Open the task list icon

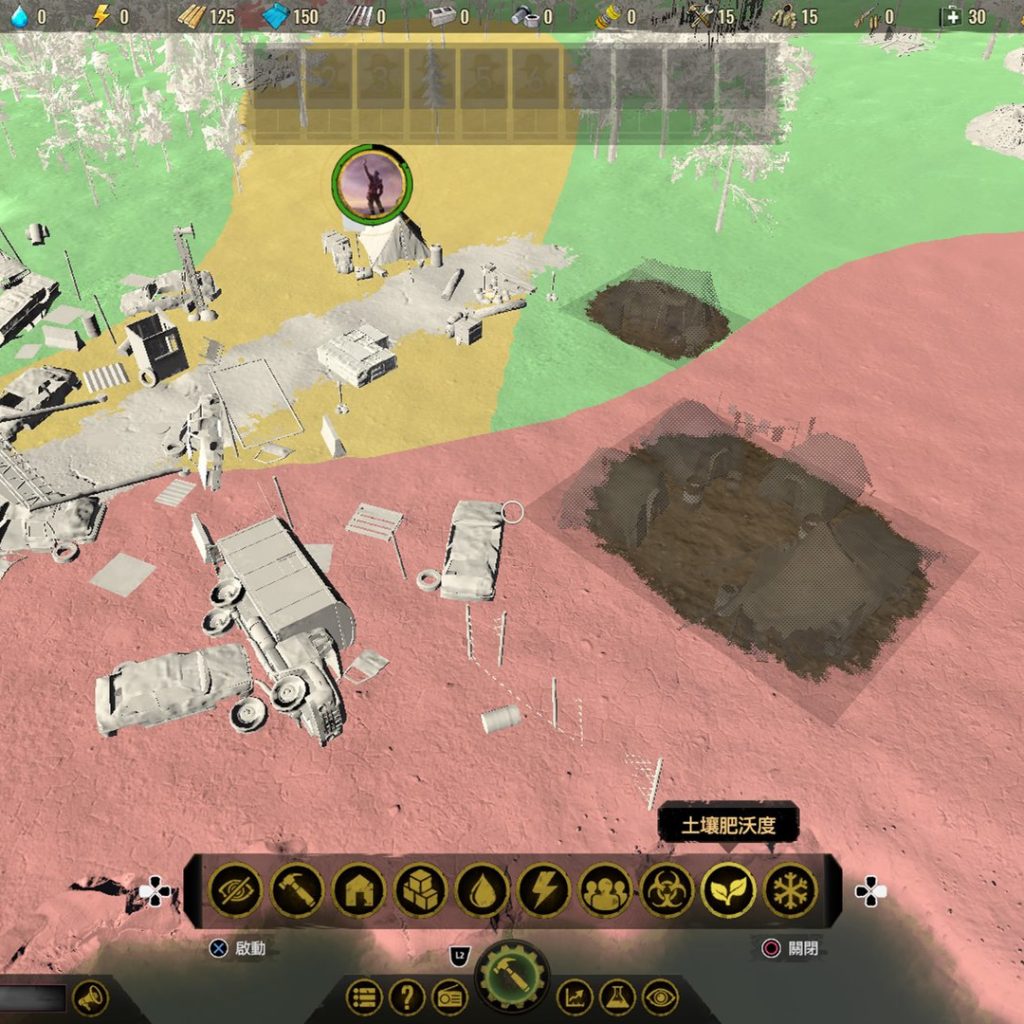[364, 997]
